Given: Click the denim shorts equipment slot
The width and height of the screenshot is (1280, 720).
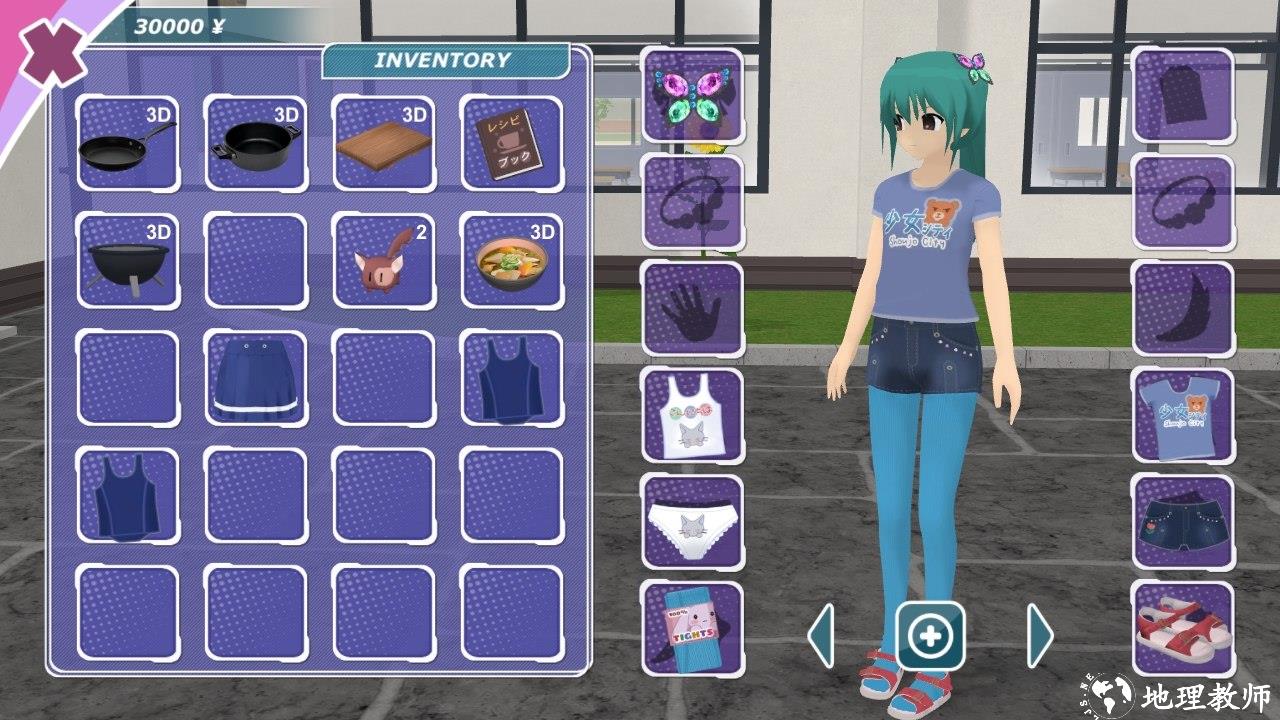Looking at the screenshot, I should pos(1183,522).
